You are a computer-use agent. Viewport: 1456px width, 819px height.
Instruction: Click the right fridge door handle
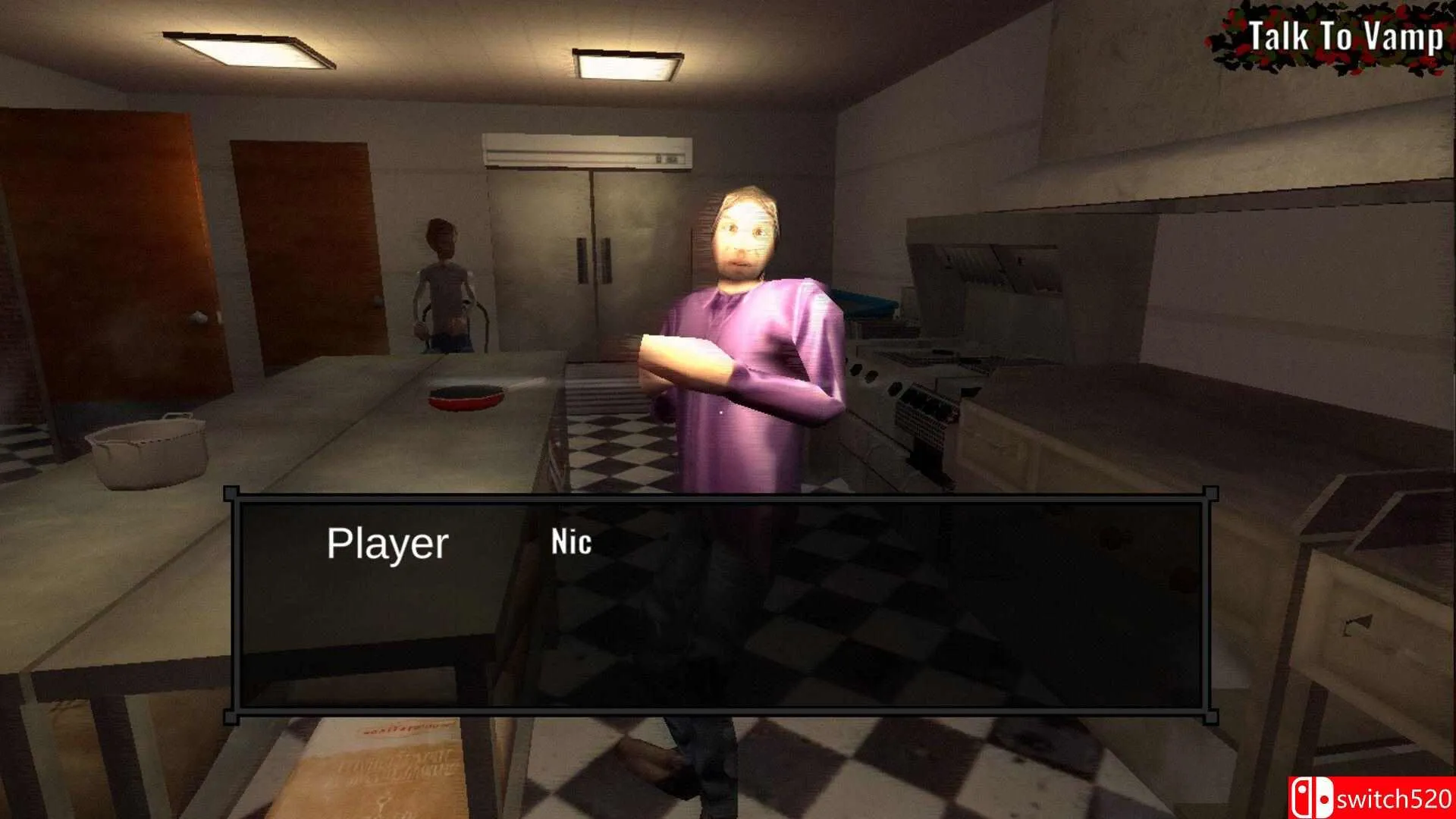click(x=606, y=262)
